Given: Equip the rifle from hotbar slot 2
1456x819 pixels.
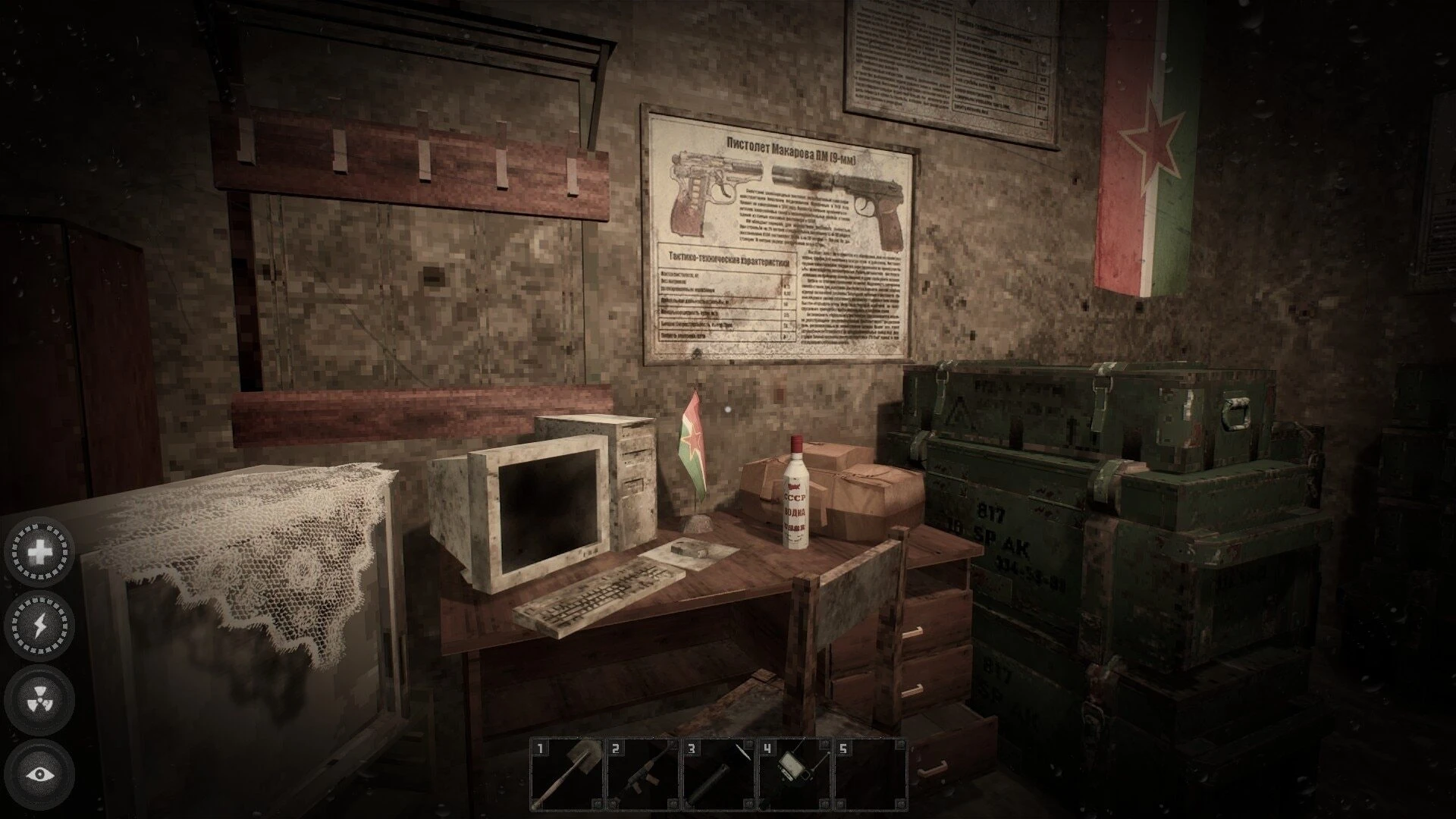Looking at the screenshot, I should 643,773.
